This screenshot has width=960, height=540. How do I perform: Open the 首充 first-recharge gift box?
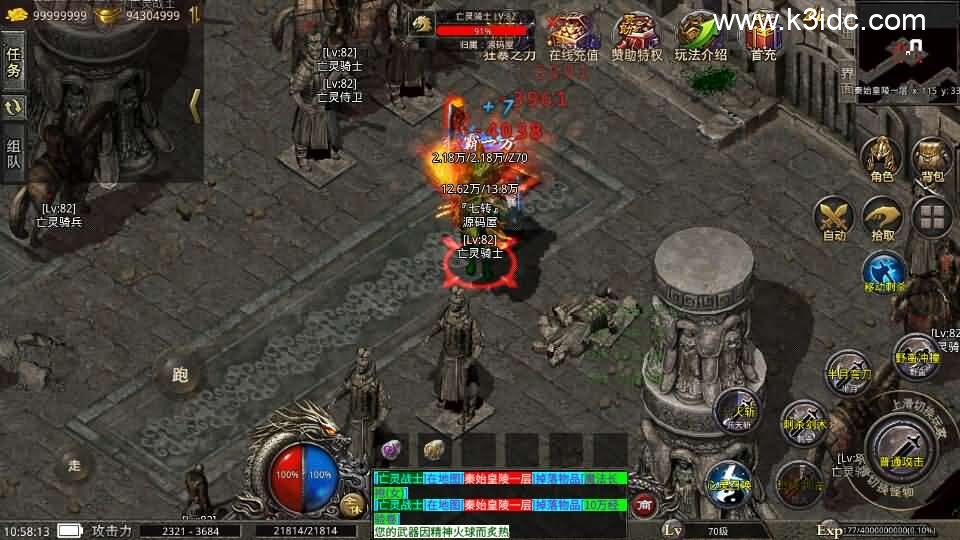click(763, 36)
